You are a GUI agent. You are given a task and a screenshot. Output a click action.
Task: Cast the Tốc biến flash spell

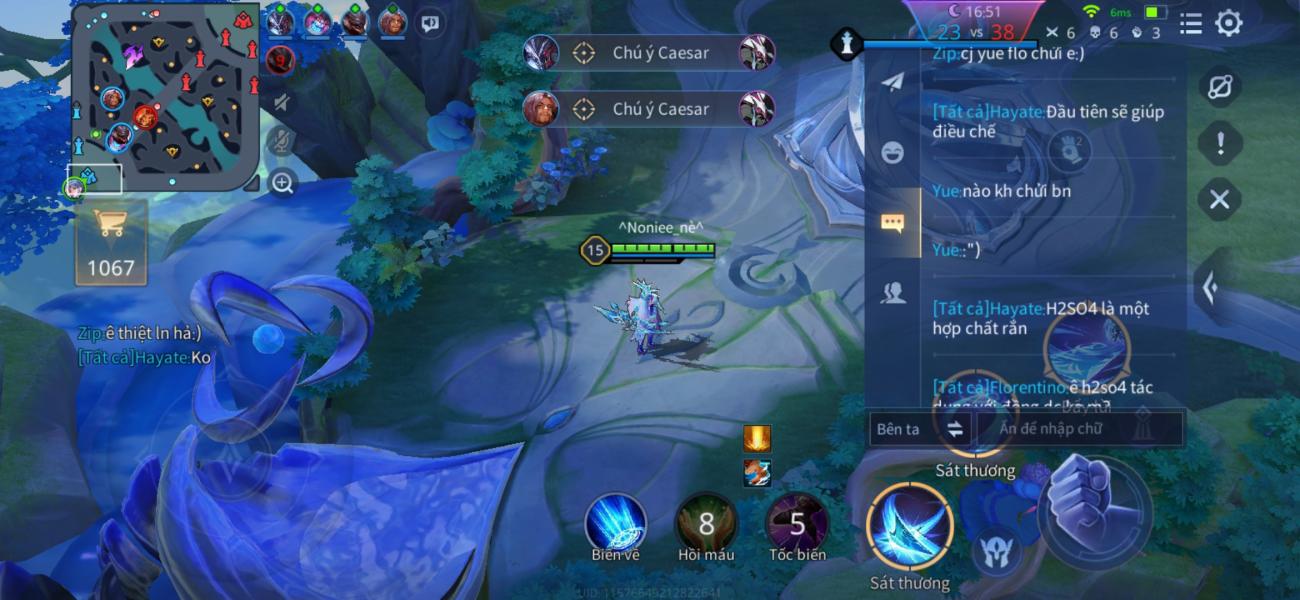point(797,523)
